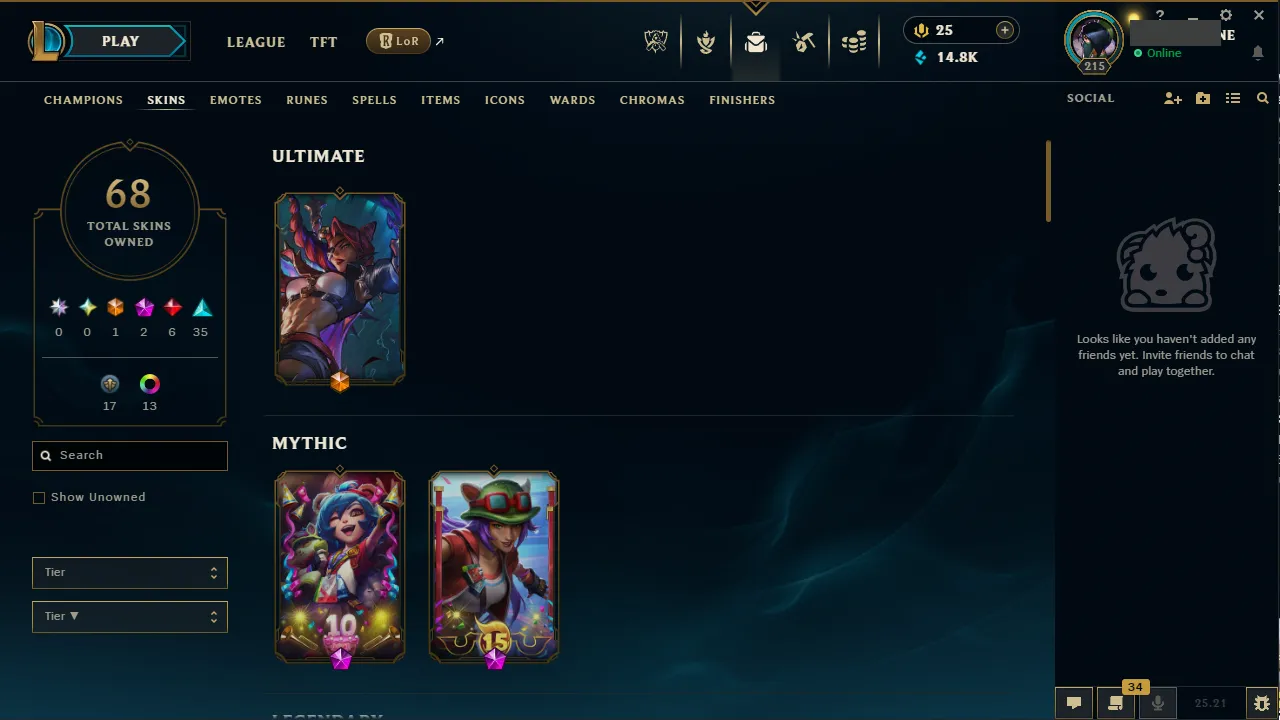The height and width of the screenshot is (720, 1280).
Task: Collapse the navbar with the gold chevron
Action: [x=756, y=7]
